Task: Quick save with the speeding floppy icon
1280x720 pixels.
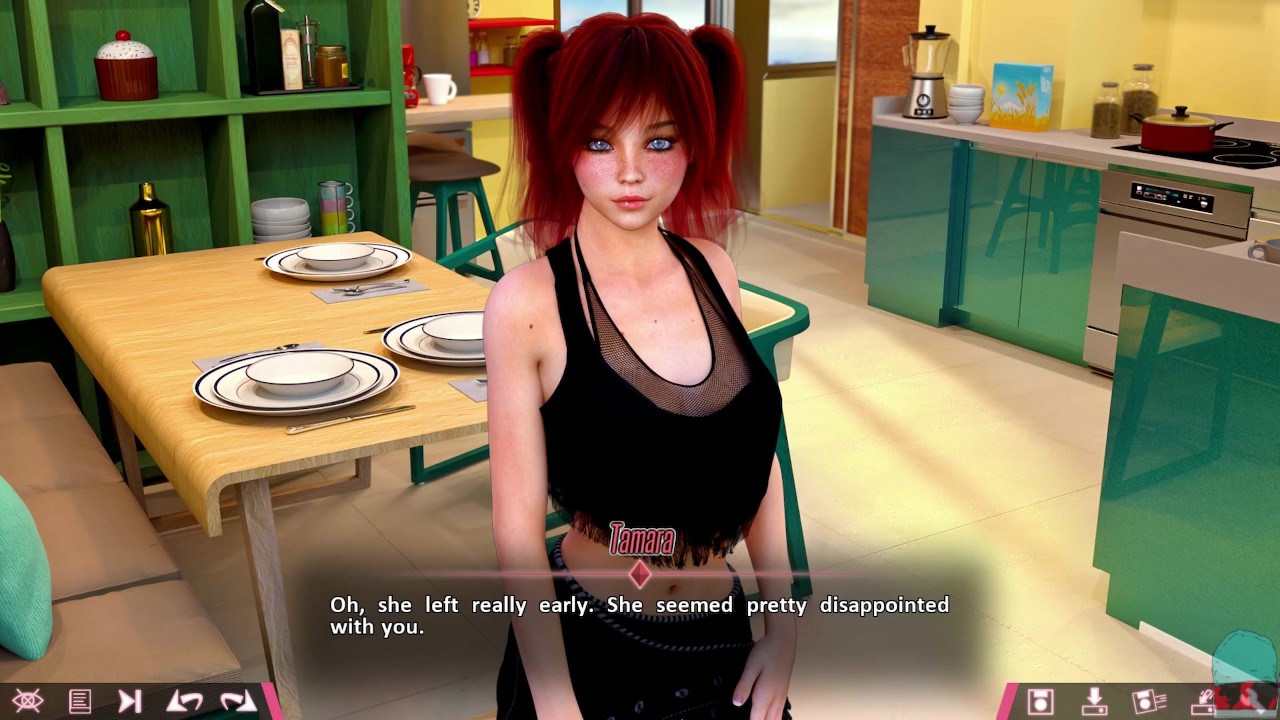Action: (1149, 701)
